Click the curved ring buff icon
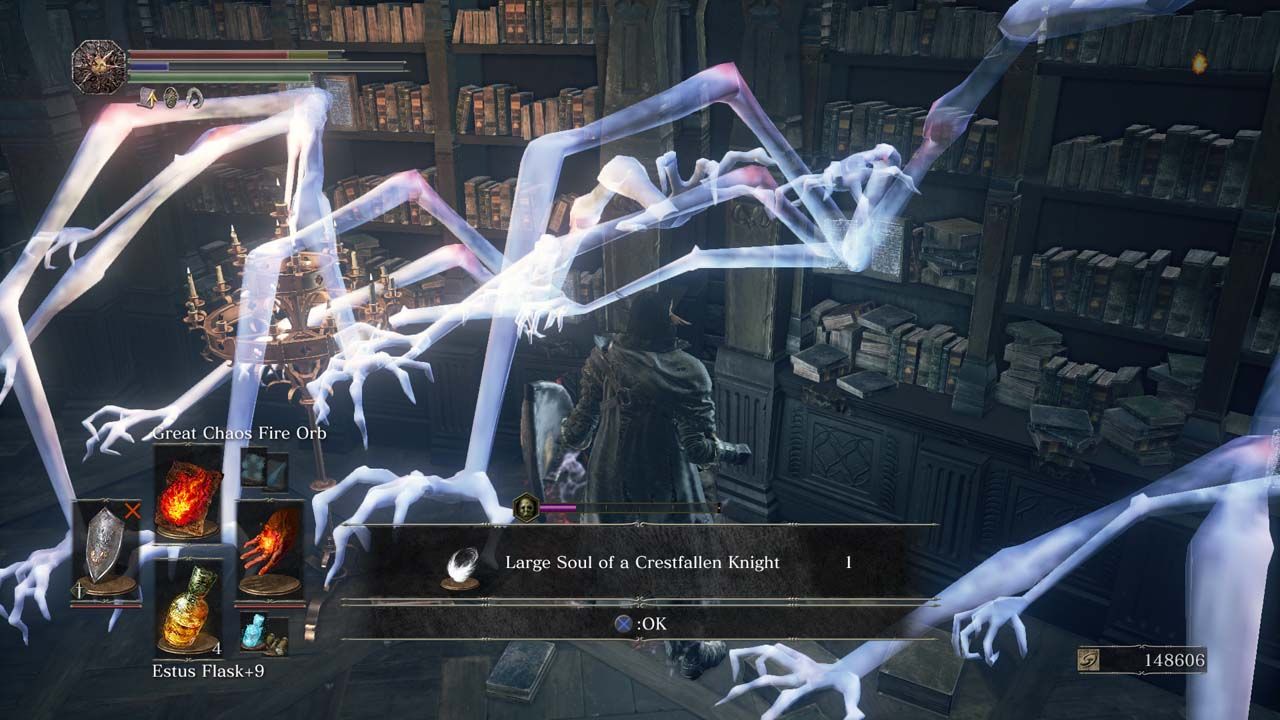 [x=194, y=98]
